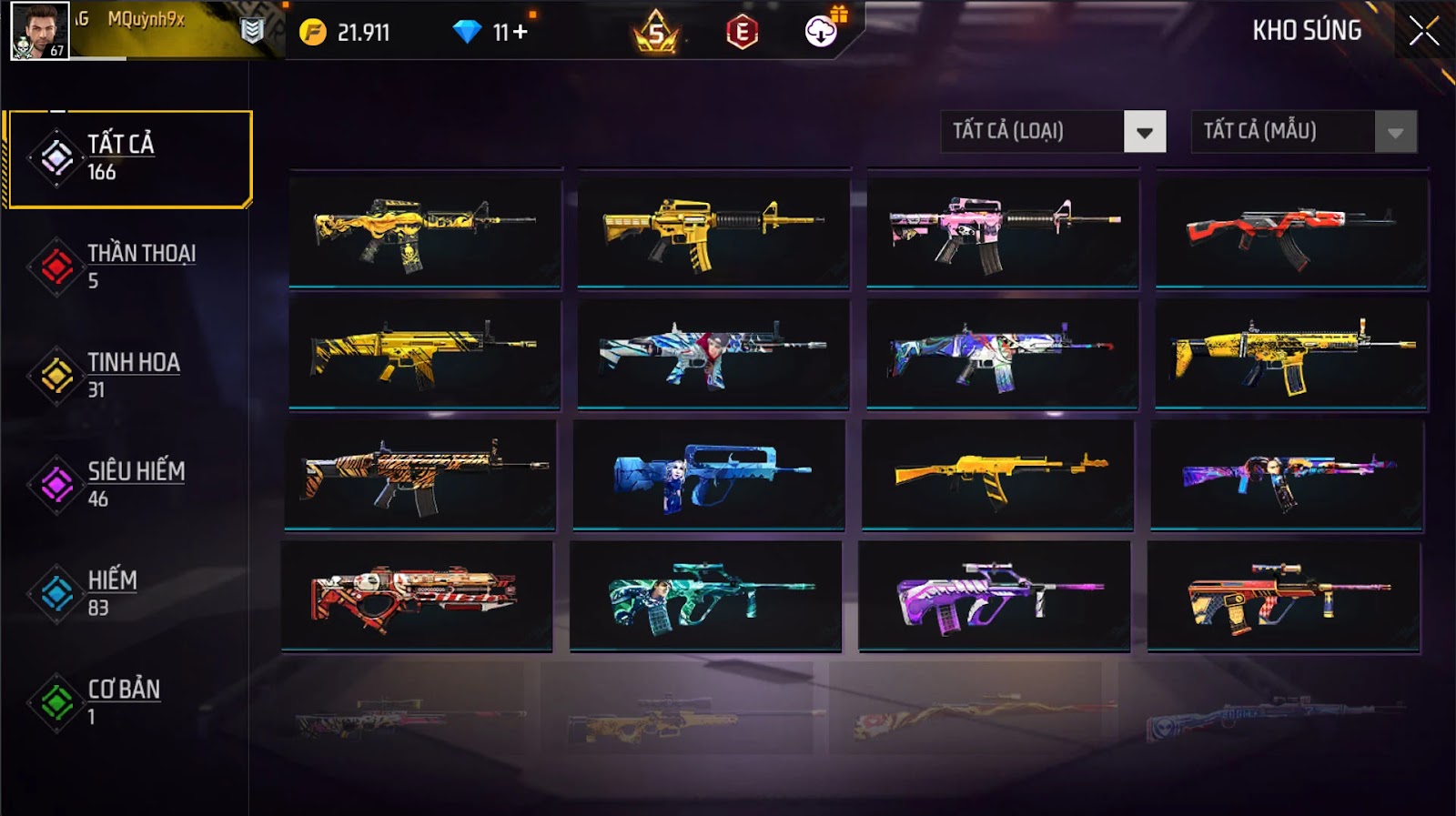Add diamonds with the plus button
Screen dimensions: 1456x816
click(520, 33)
